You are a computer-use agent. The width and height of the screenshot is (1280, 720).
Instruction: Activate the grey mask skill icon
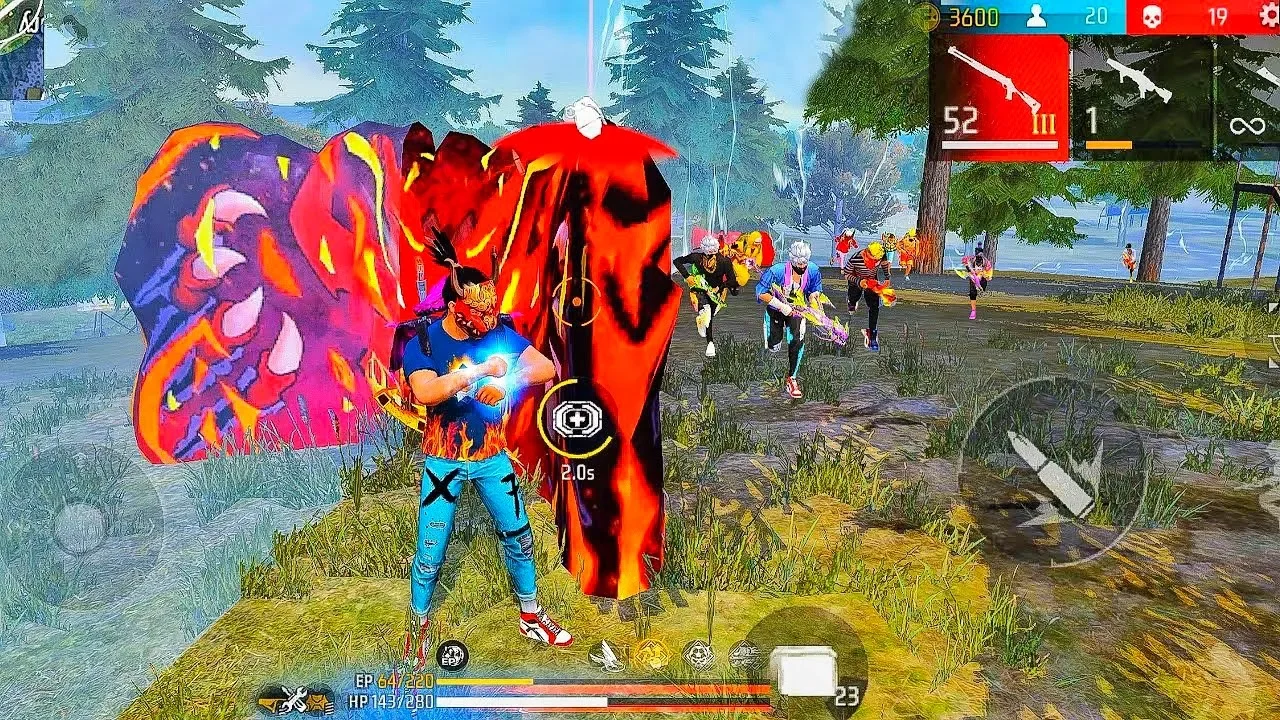[x=698, y=655]
